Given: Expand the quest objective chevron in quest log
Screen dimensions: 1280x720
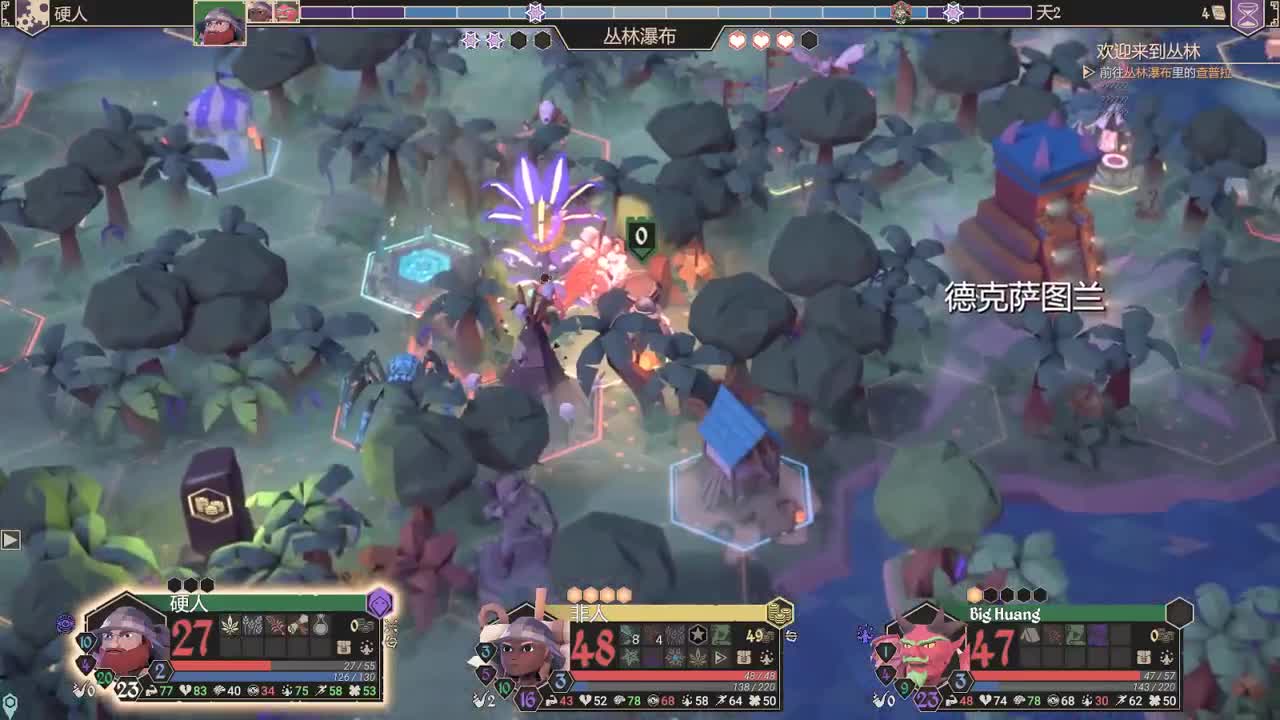Looking at the screenshot, I should point(1087,72).
